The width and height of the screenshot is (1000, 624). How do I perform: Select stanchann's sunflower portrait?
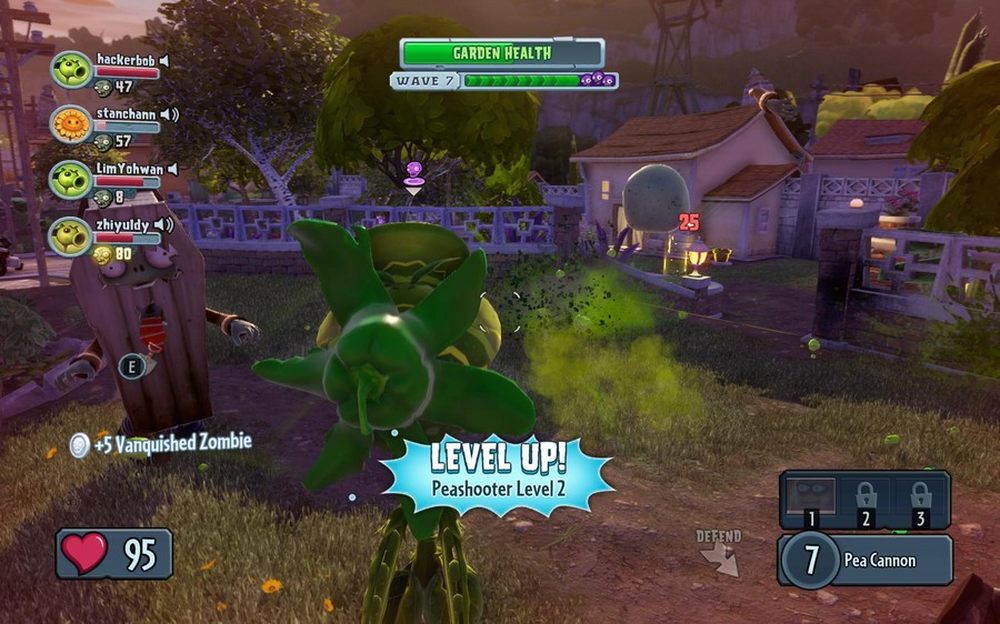pyautogui.click(x=71, y=125)
